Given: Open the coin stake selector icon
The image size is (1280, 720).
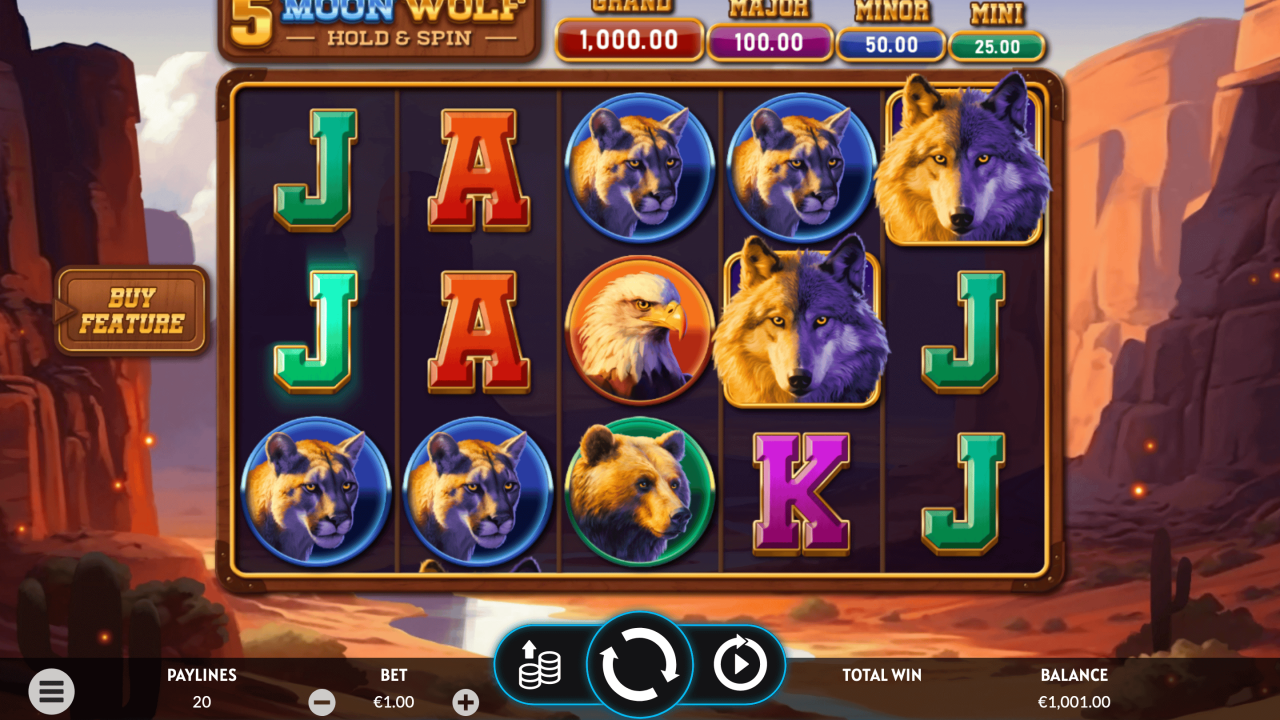Looking at the screenshot, I should coord(540,663).
